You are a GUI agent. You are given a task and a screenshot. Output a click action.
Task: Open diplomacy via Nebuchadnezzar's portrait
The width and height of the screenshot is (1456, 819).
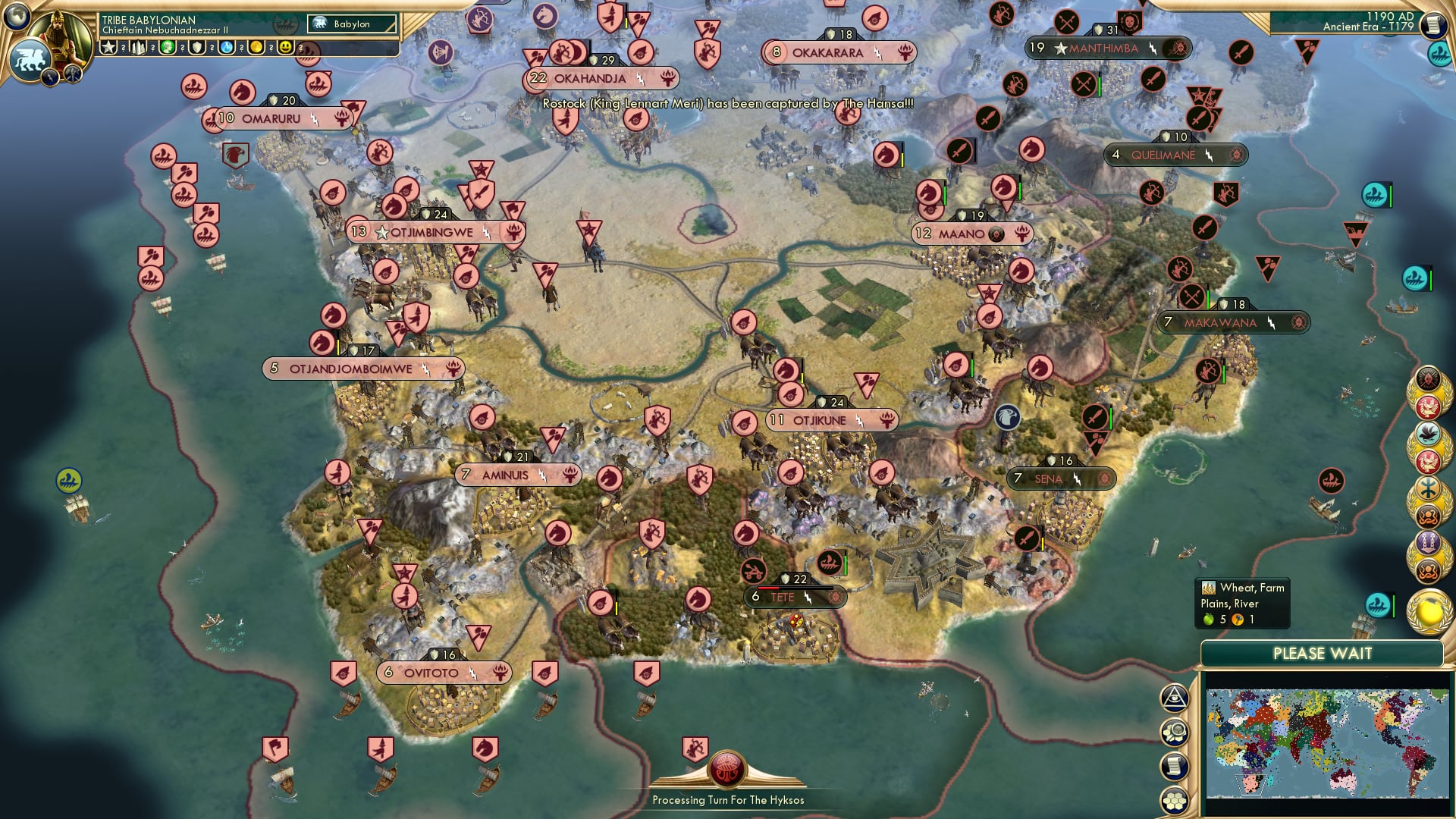(59, 34)
